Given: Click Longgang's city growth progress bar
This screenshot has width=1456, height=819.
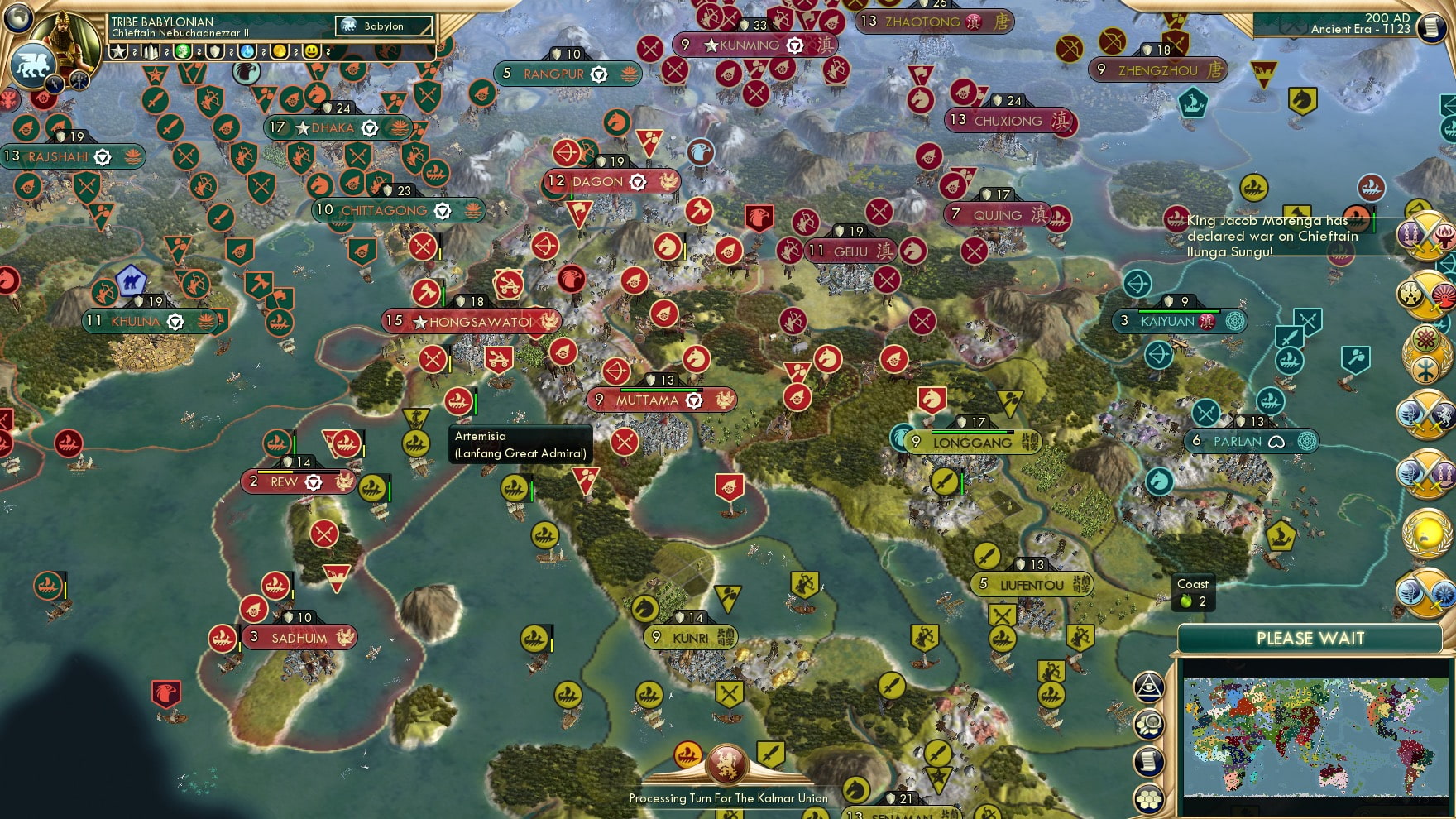Looking at the screenshot, I should (x=975, y=431).
